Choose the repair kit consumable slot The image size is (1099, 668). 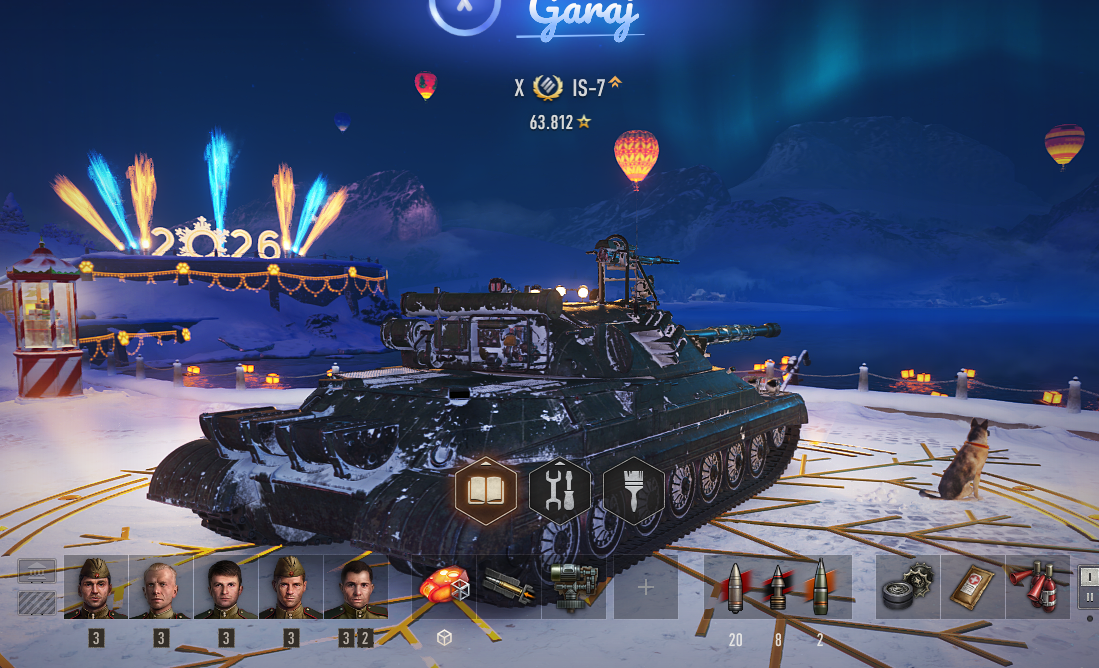click(x=908, y=587)
